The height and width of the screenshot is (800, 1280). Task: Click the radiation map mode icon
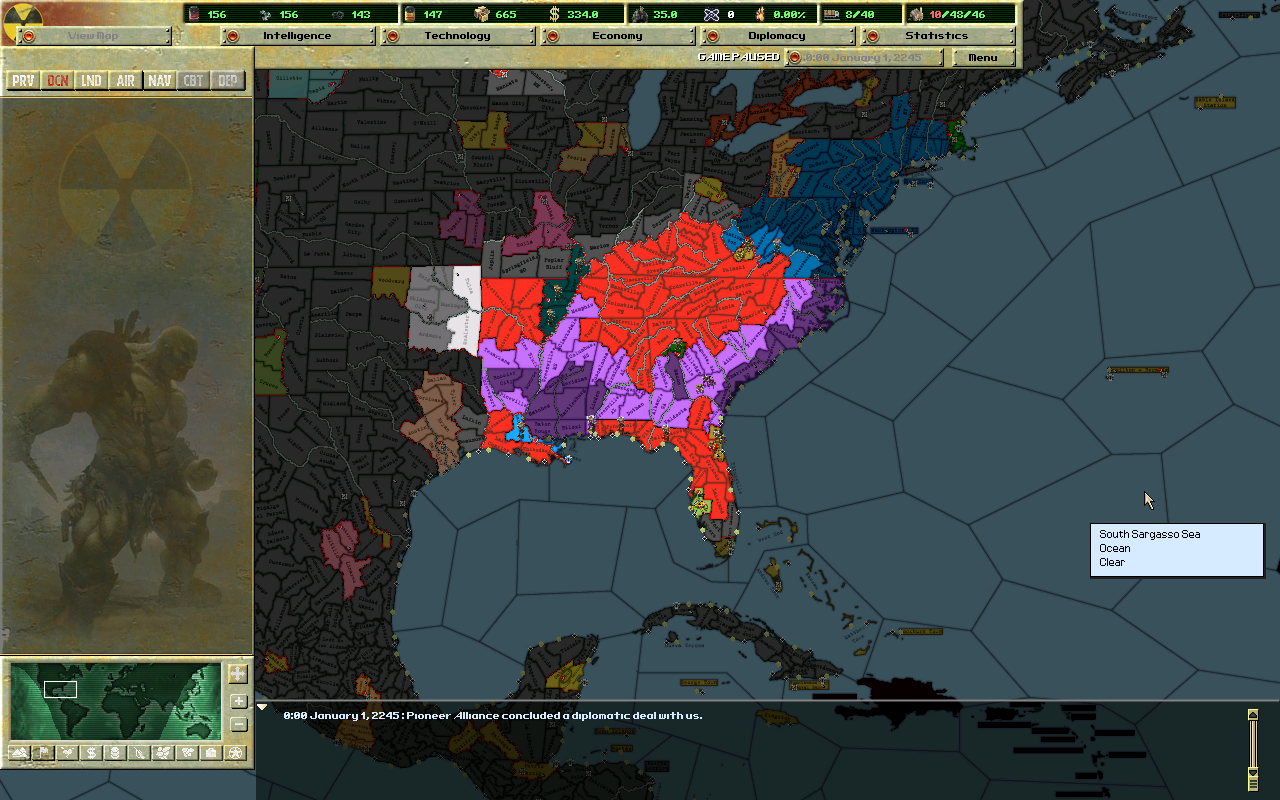pos(237,753)
